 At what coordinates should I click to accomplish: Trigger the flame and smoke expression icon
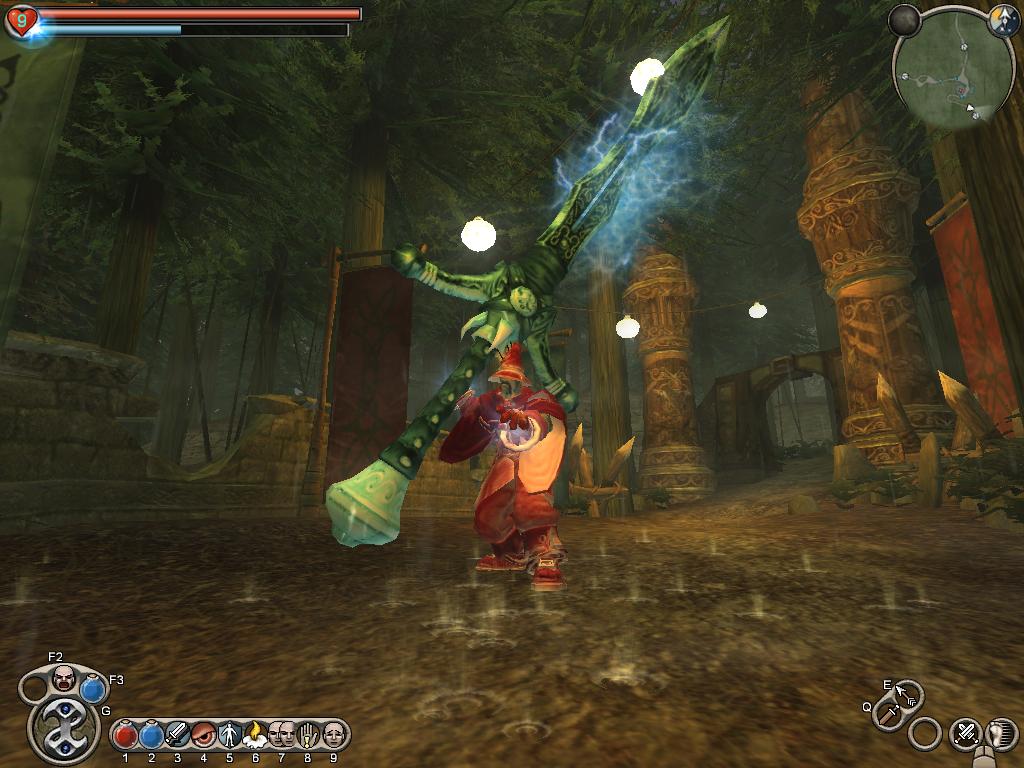coord(255,735)
